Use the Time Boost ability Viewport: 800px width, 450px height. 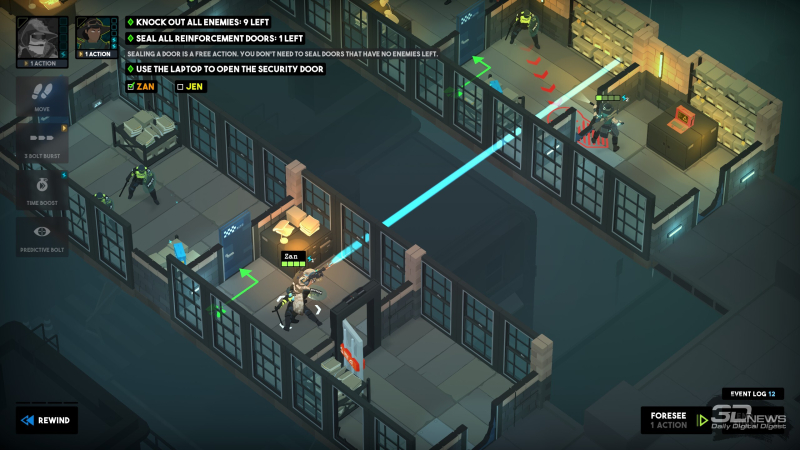click(42, 189)
